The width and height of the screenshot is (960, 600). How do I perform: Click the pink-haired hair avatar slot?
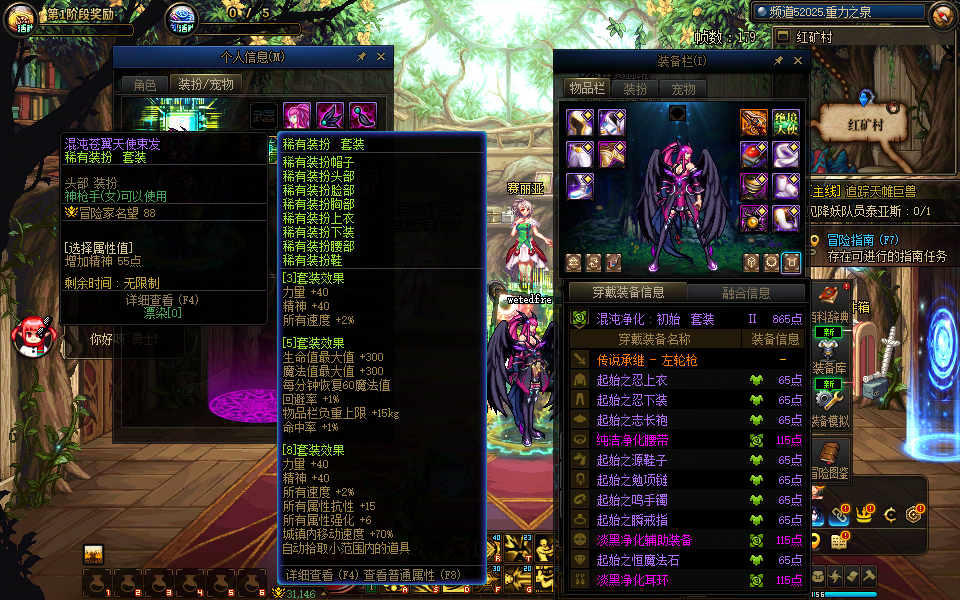tap(297, 115)
